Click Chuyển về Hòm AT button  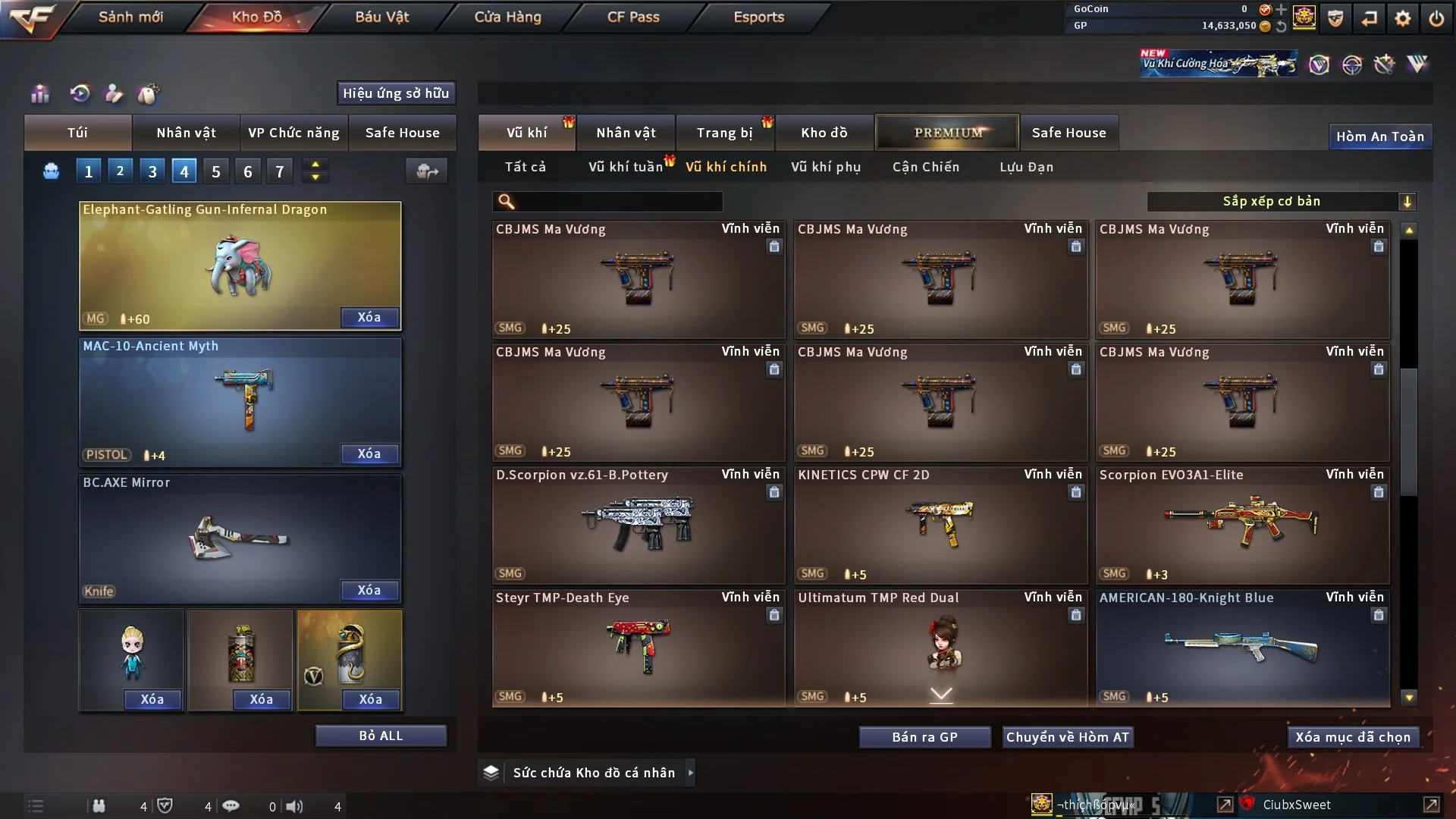(x=1068, y=737)
